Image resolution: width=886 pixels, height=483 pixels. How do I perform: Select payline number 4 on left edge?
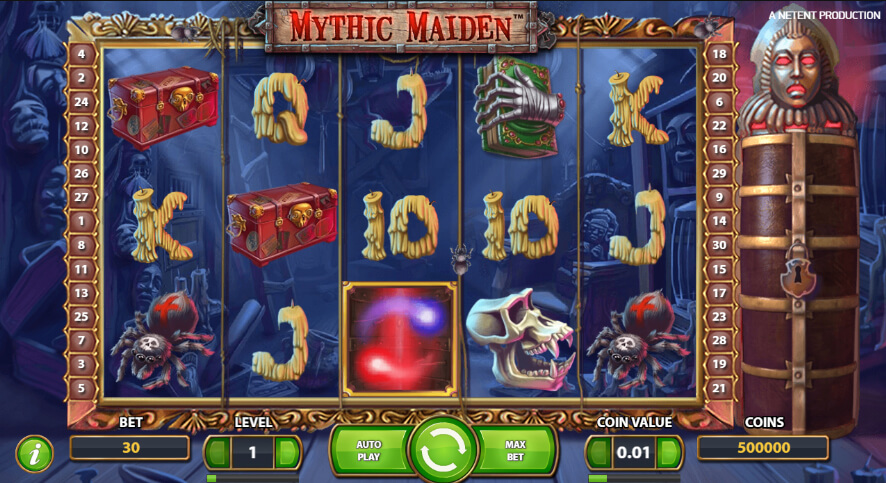82,53
